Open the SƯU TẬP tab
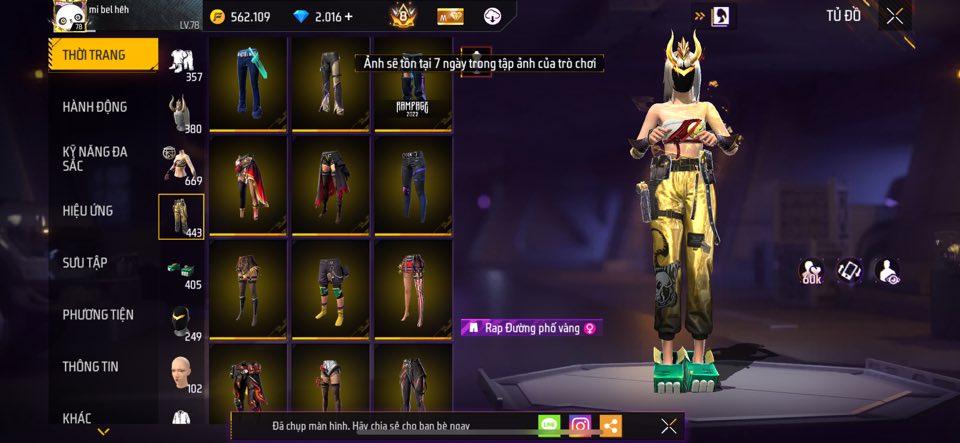The image size is (960, 443). coord(85,263)
